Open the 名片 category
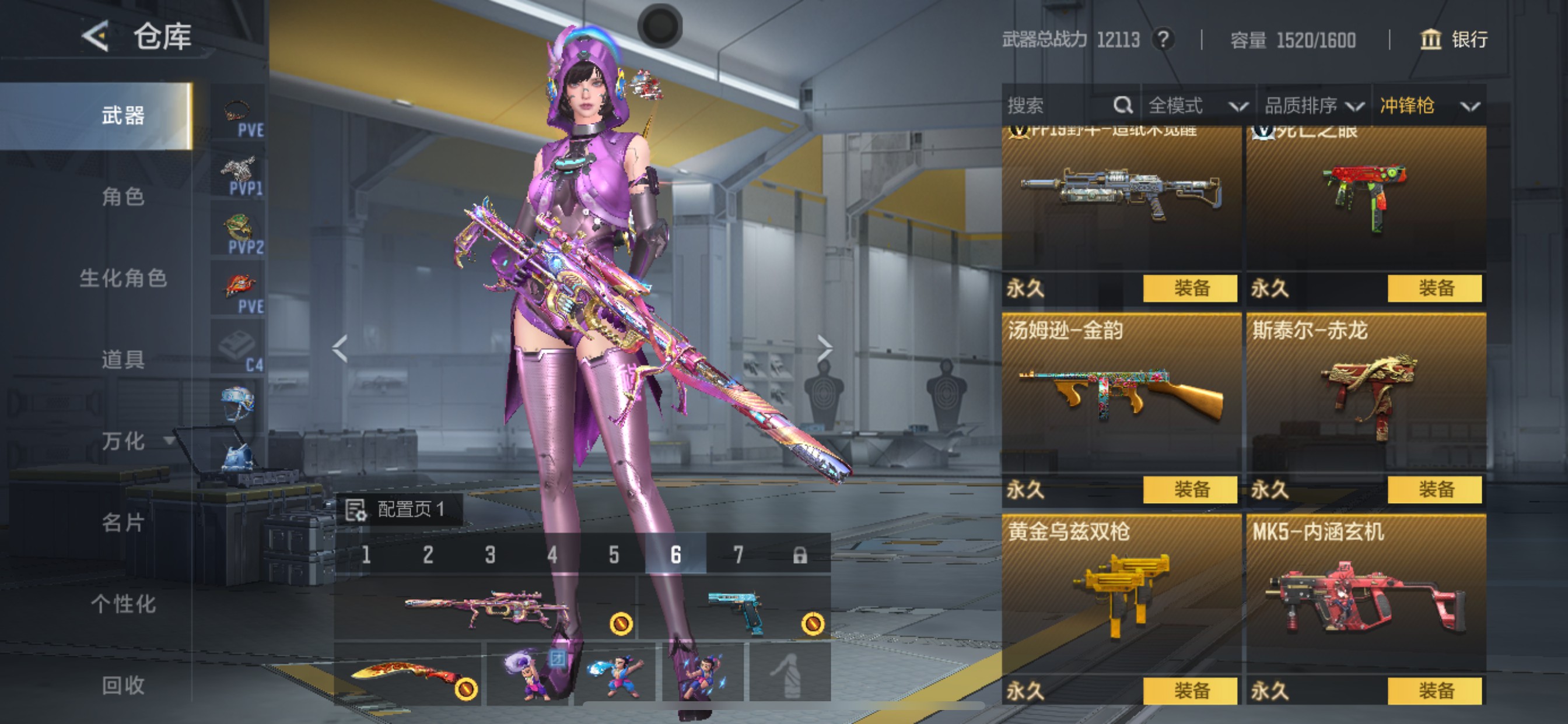Viewport: 1568px width, 724px height. [x=123, y=523]
